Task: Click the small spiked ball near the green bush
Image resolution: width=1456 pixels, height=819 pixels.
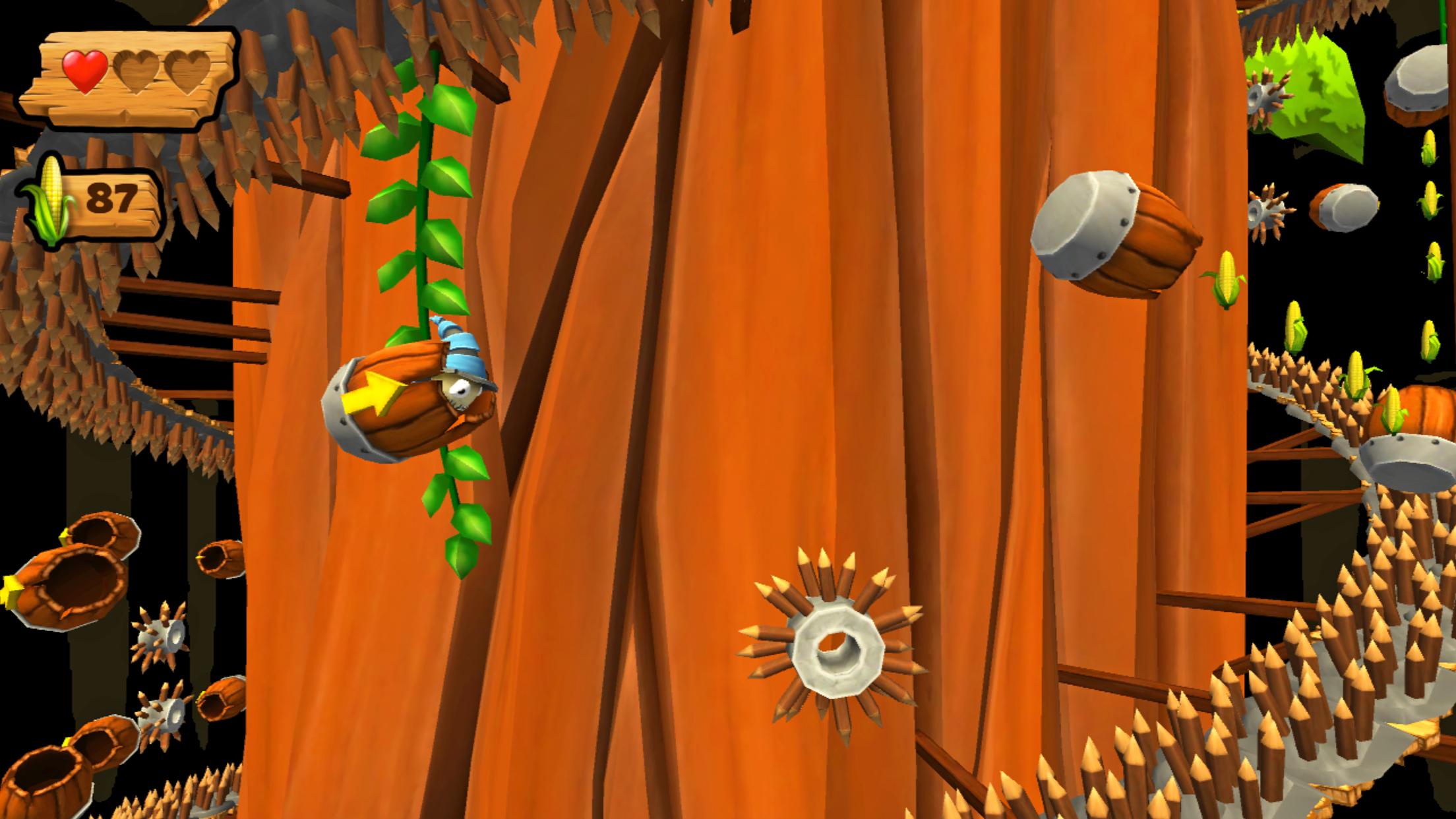Action: click(x=1263, y=99)
